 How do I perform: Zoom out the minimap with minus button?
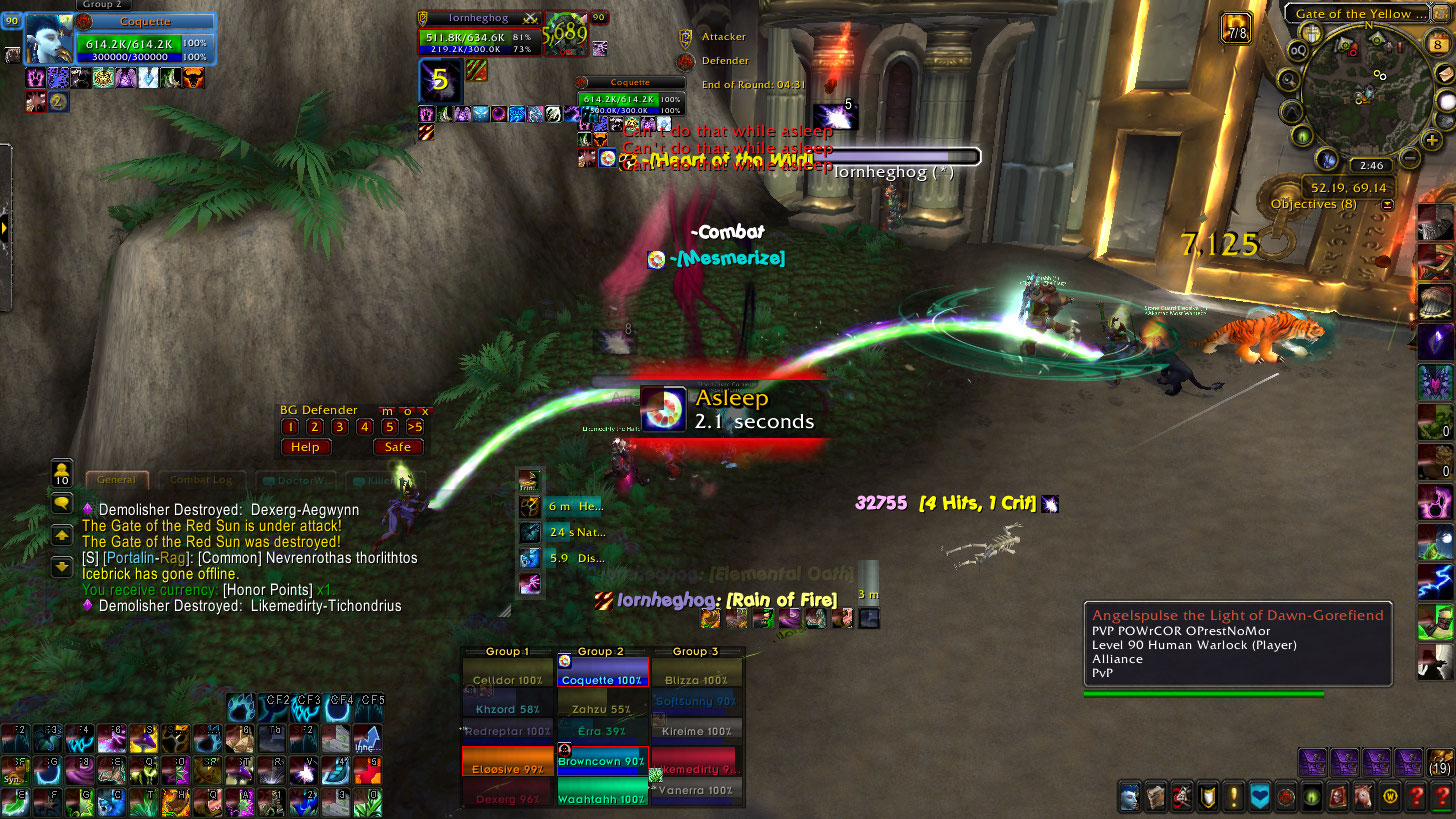pyautogui.click(x=1409, y=158)
